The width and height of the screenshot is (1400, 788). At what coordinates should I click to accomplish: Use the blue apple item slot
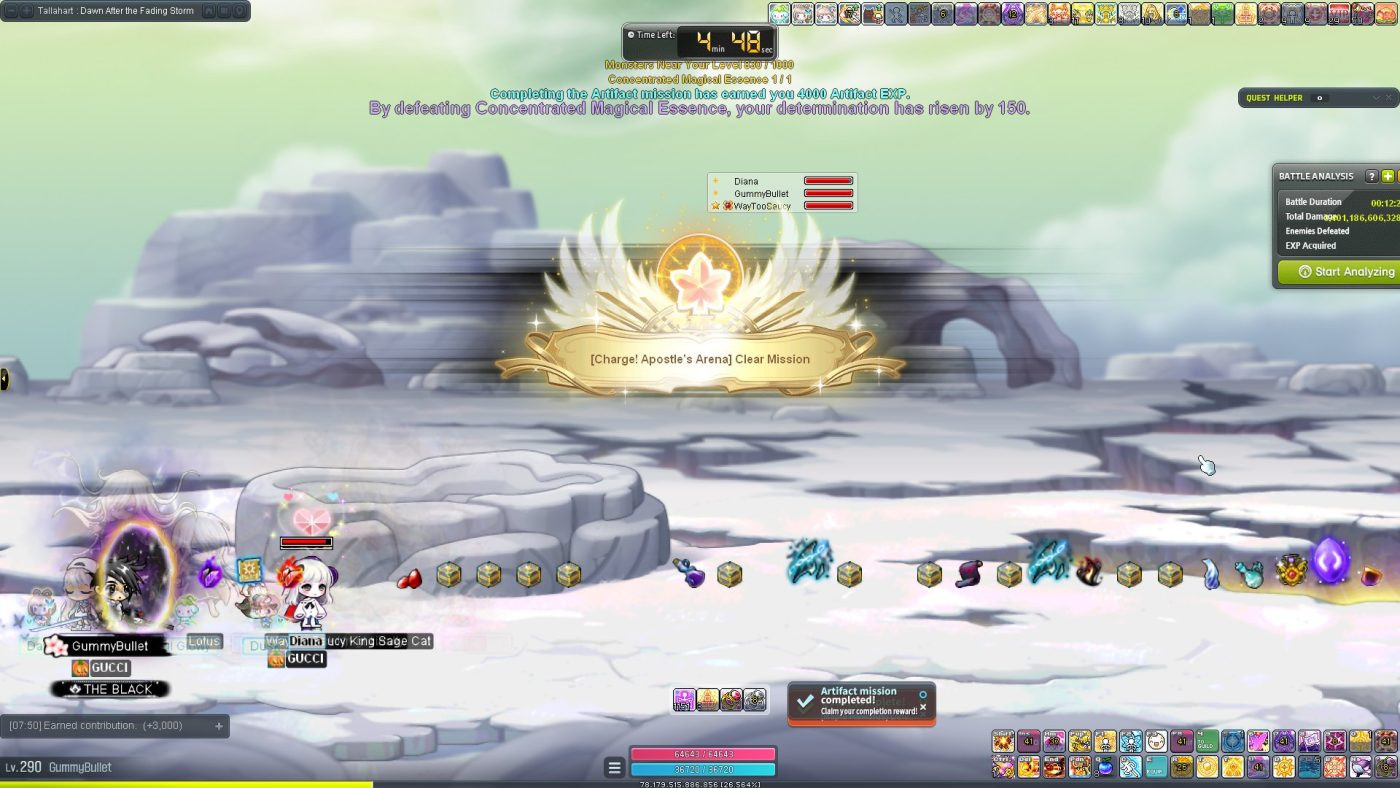(1104, 767)
